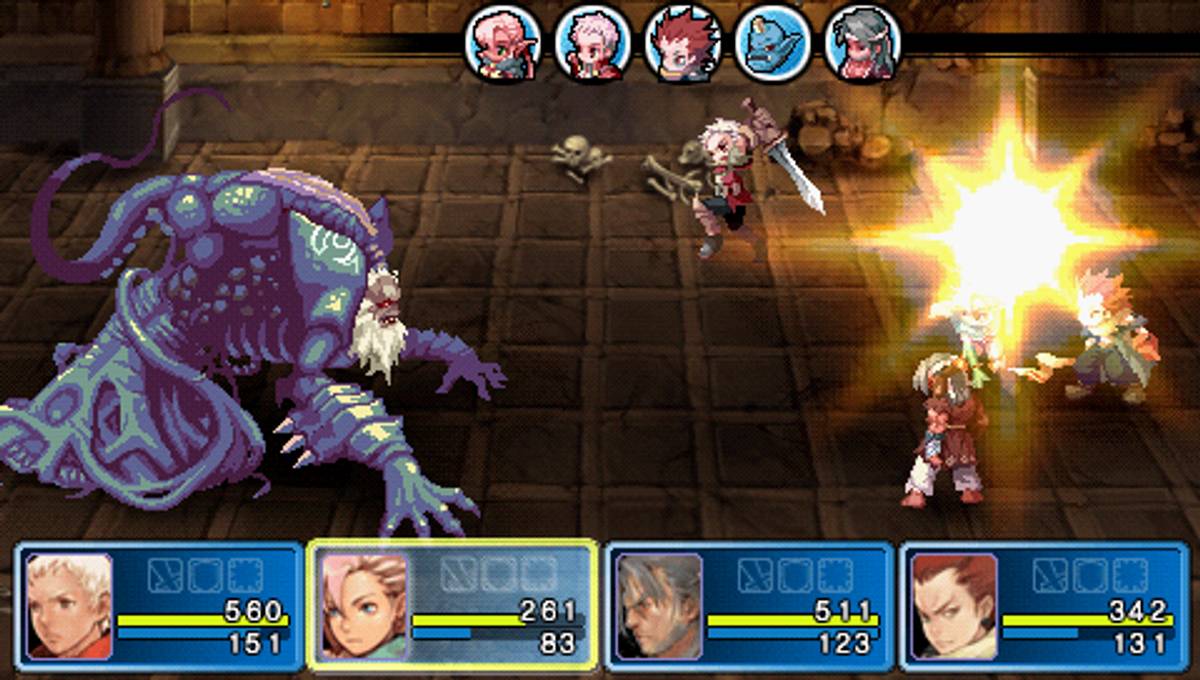Image resolution: width=1200 pixels, height=680 pixels.
Task: Pick the red-haired party member with 342 HP
Action: coord(1044,606)
